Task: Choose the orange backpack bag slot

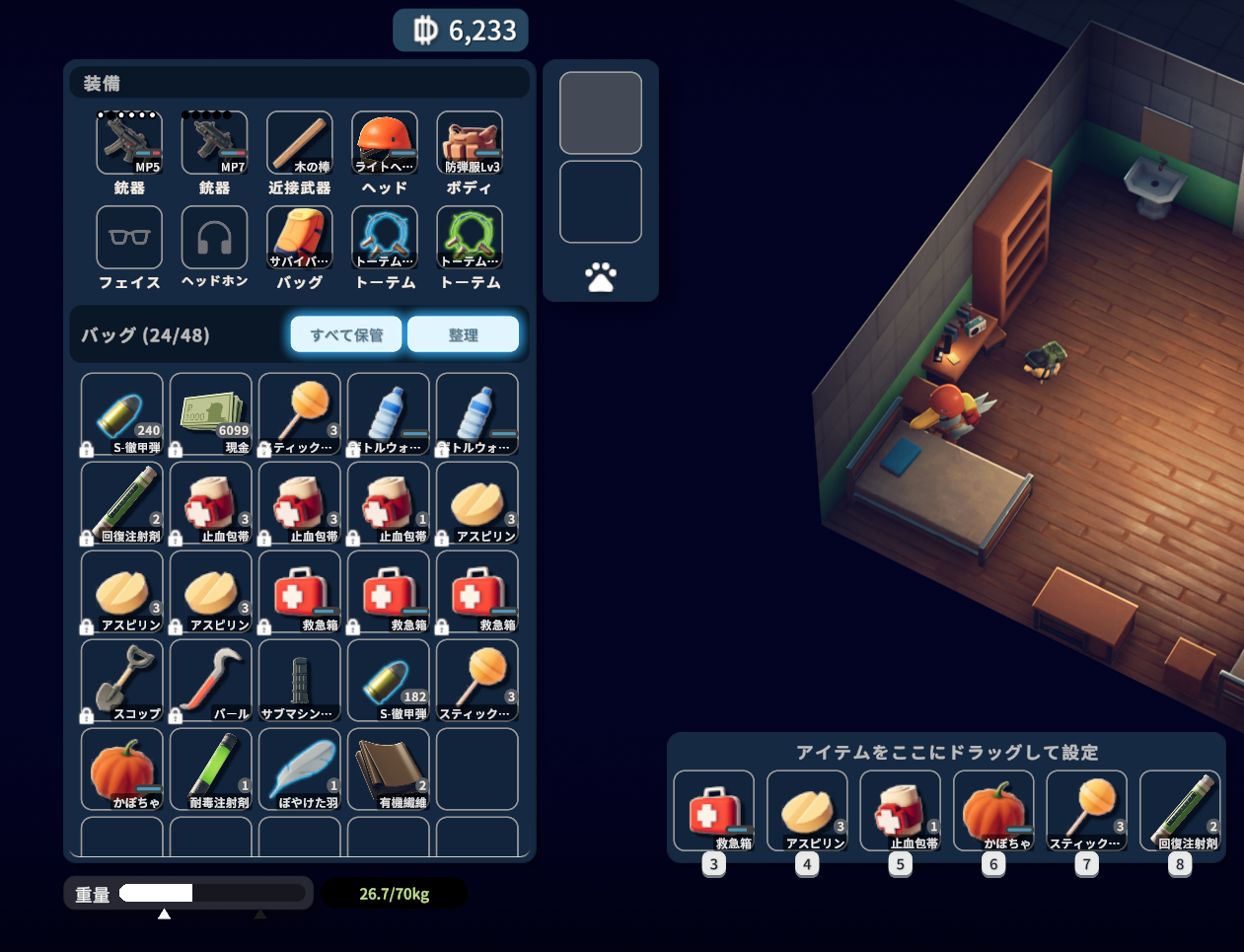Action: tap(300, 238)
